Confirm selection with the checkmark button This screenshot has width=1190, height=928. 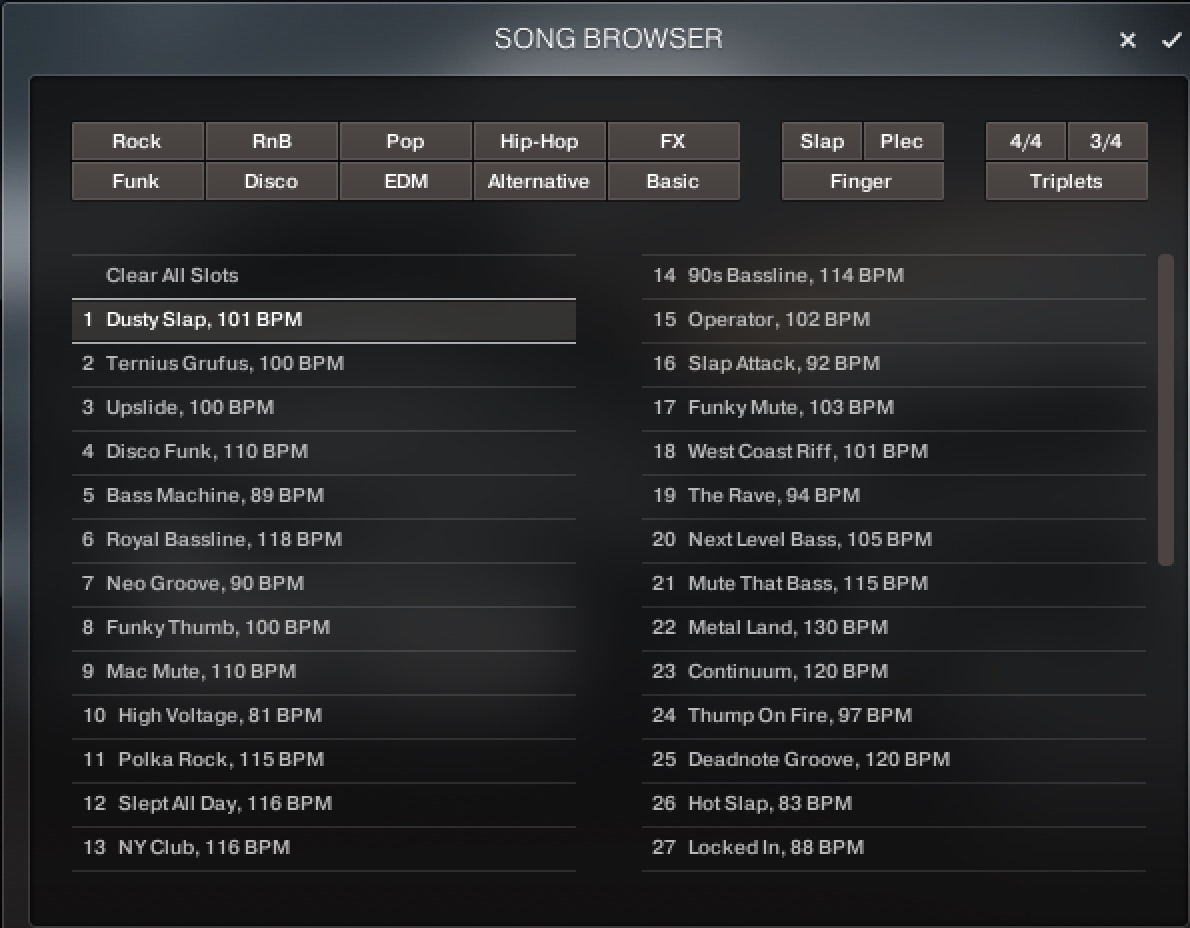(1171, 40)
